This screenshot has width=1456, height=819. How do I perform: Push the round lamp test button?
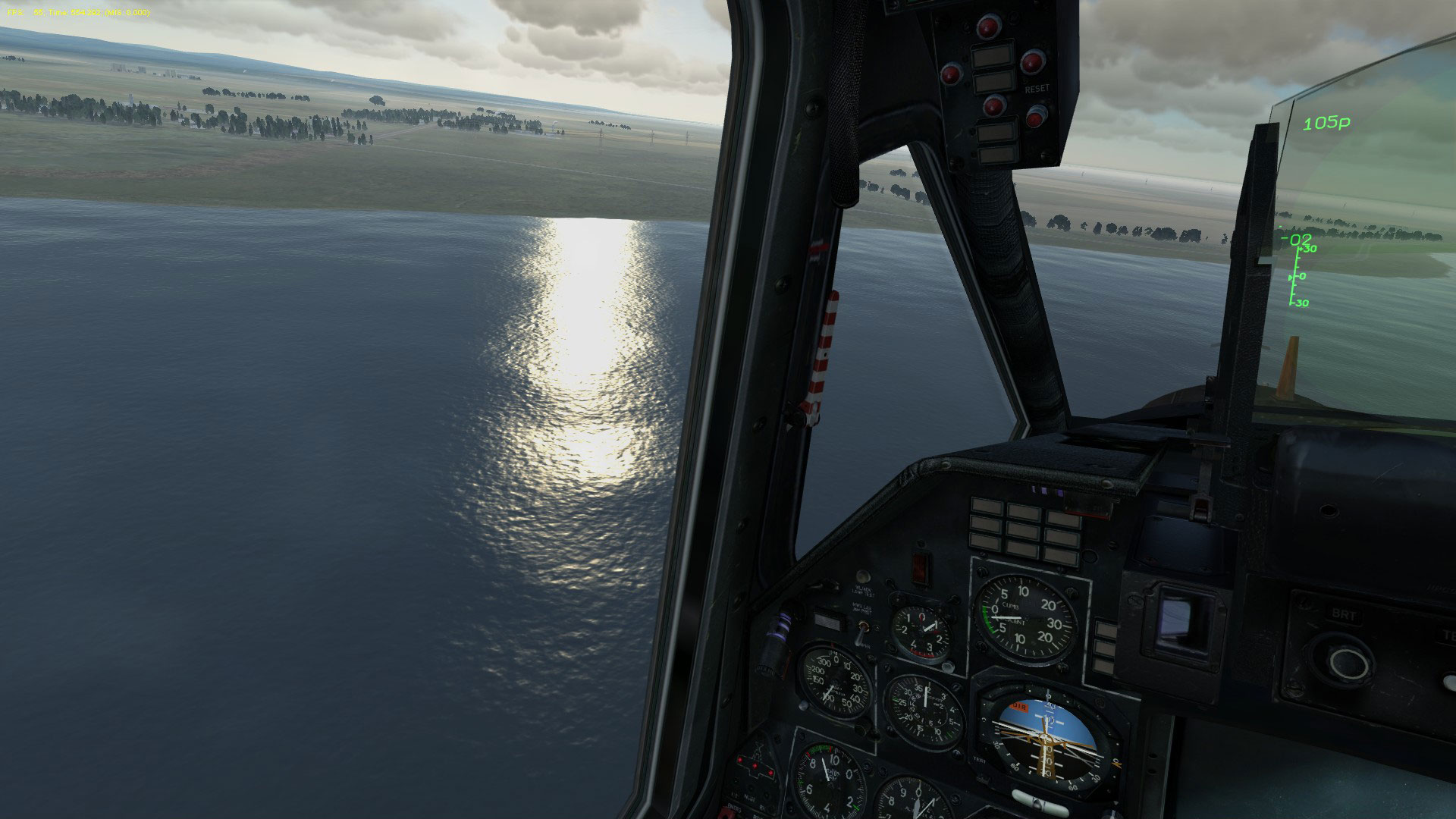(x=861, y=578)
